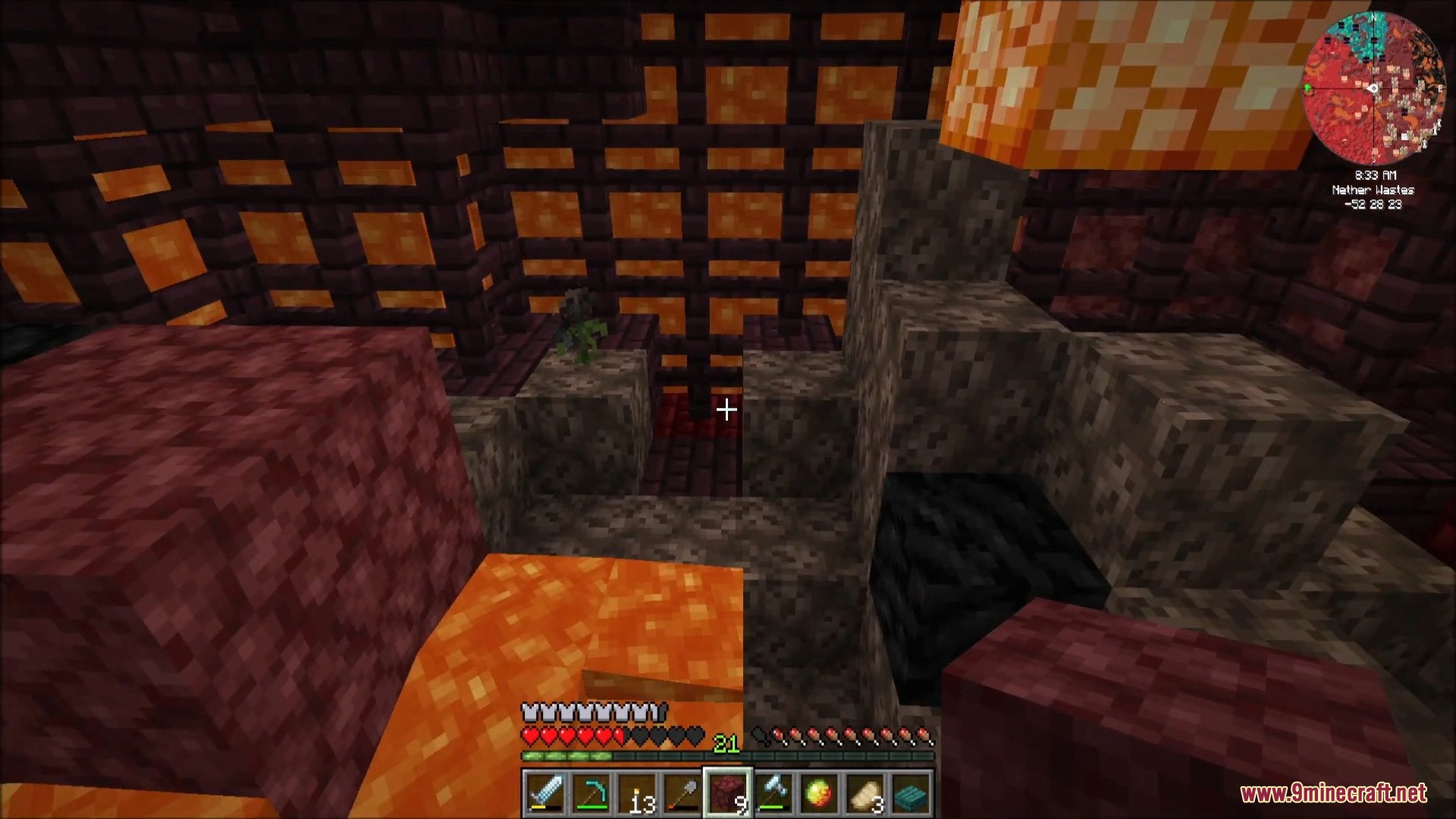
Task: Choose the bread stack in the hotbar
Action: click(865, 793)
